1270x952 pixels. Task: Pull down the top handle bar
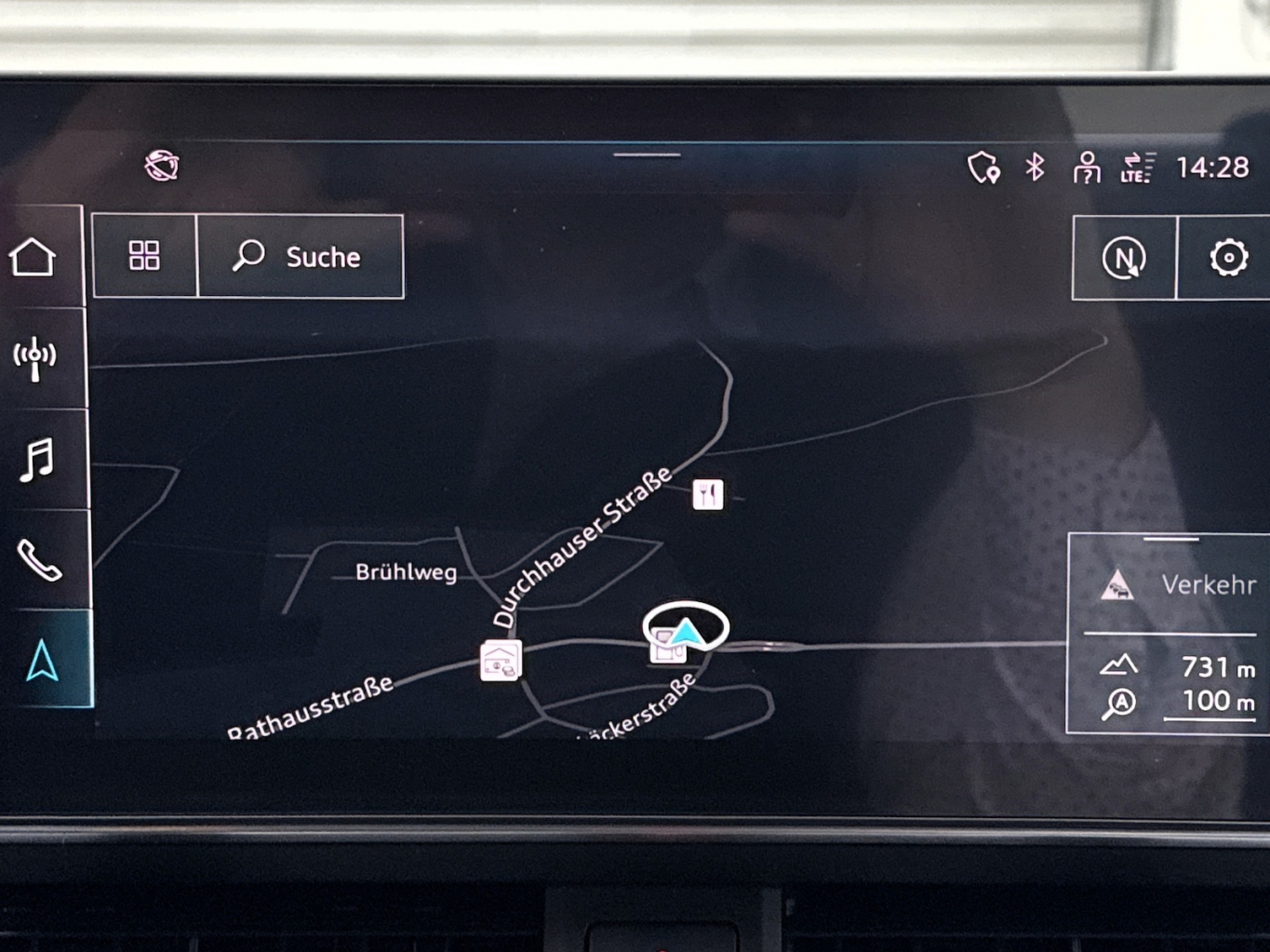(x=647, y=155)
